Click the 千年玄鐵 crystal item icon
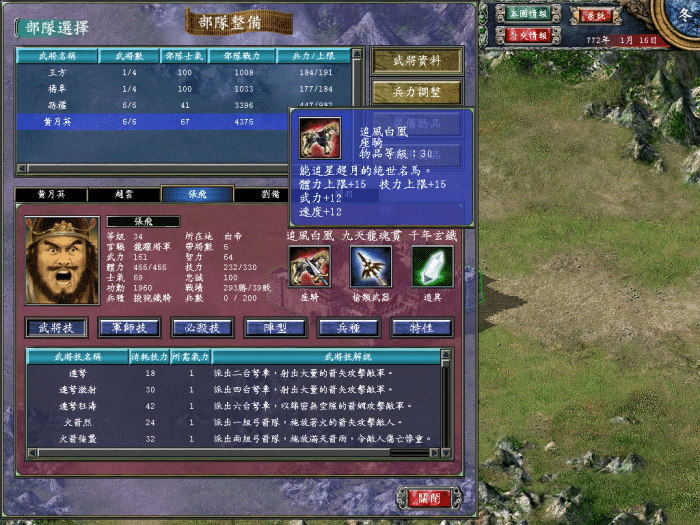 pyautogui.click(x=432, y=266)
